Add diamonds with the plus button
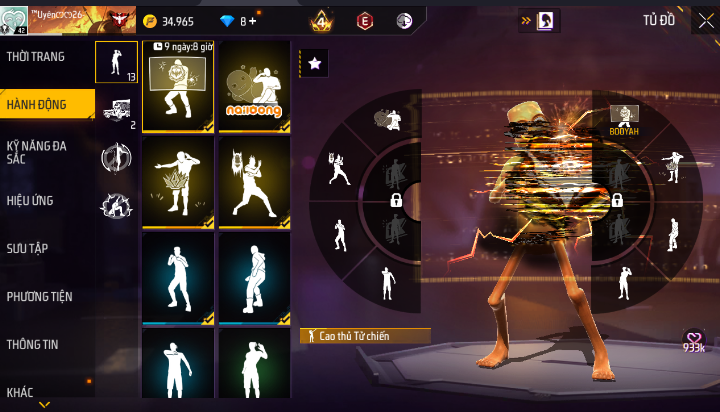The width and height of the screenshot is (720, 412). click(252, 20)
